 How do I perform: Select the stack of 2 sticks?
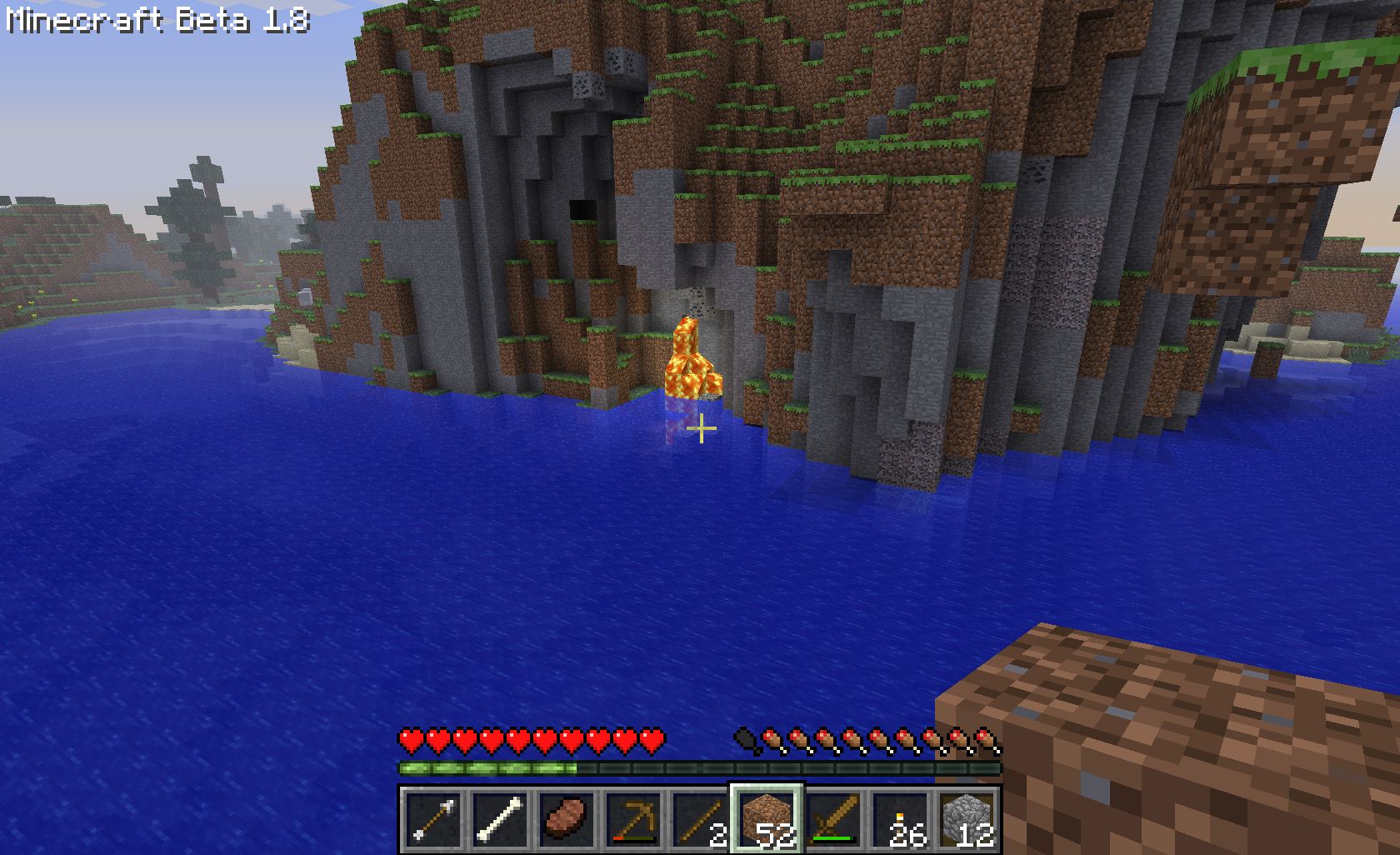(701, 820)
